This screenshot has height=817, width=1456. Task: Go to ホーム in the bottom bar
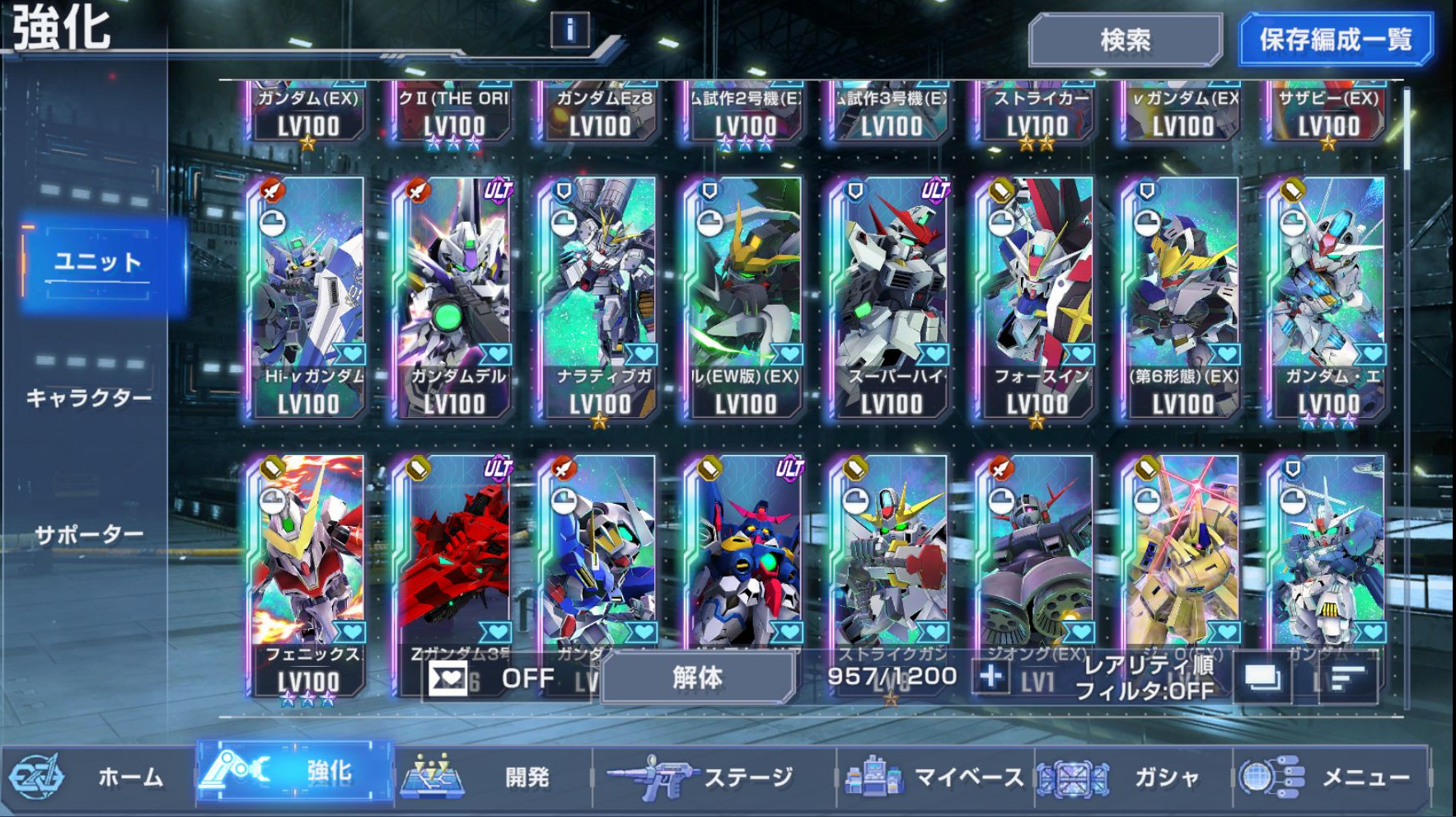(x=99, y=777)
